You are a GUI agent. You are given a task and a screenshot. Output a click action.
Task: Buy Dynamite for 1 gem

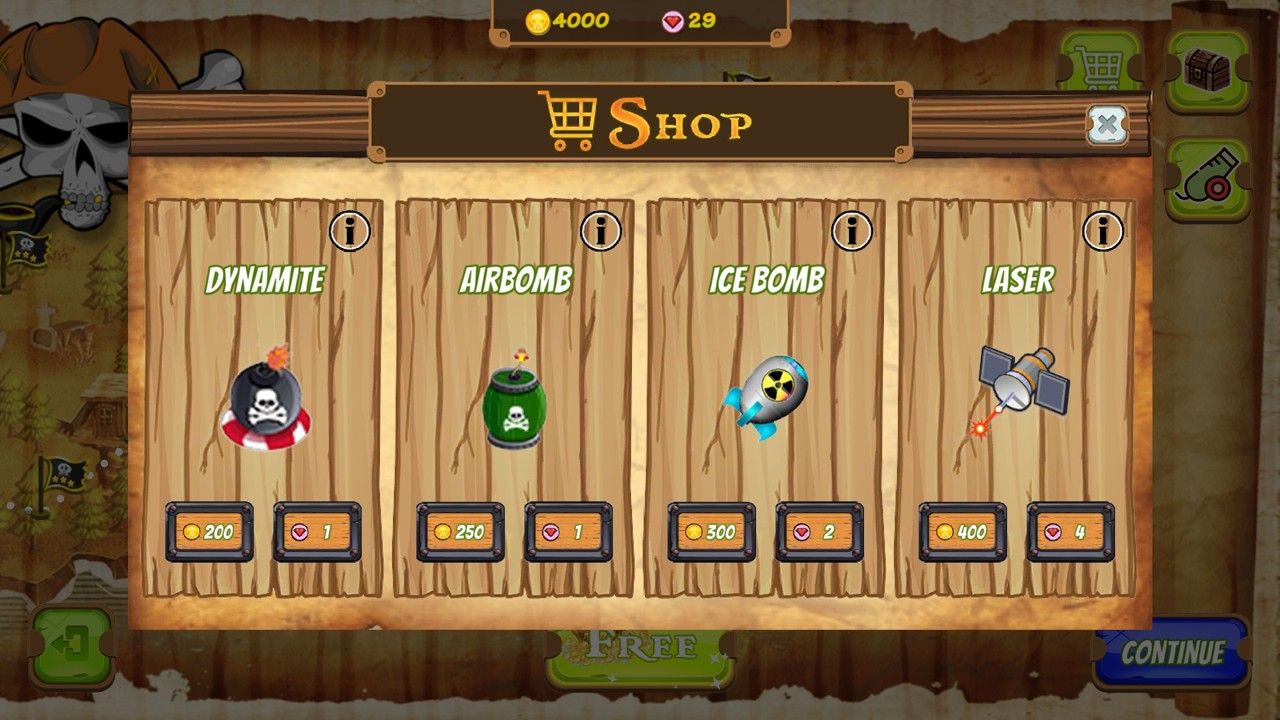pos(317,532)
